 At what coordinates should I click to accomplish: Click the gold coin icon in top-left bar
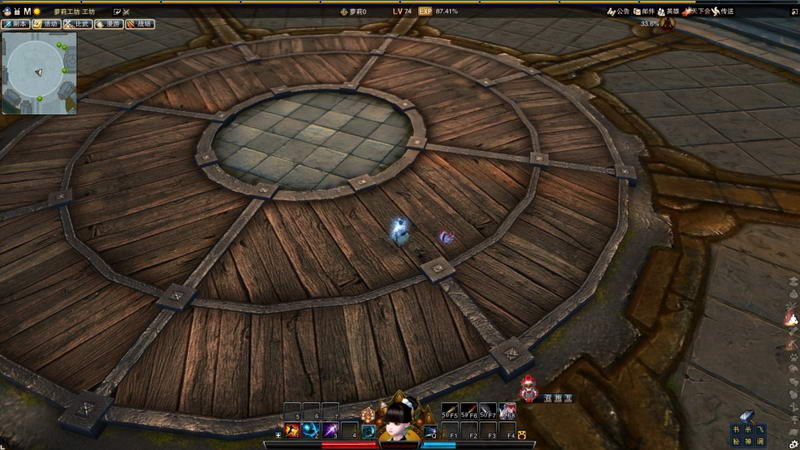click(x=37, y=11)
